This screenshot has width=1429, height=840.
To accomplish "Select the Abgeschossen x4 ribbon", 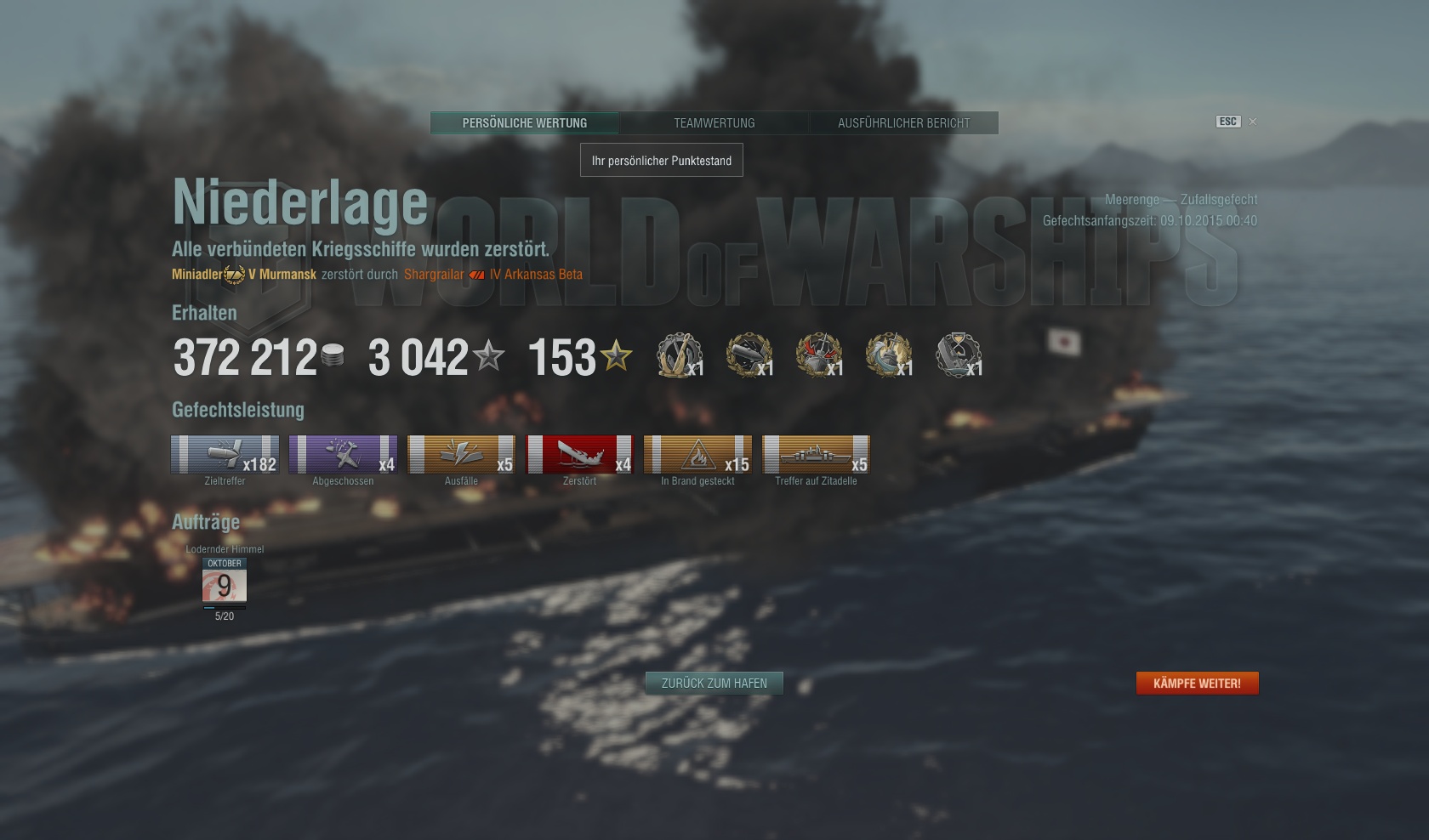I will [x=343, y=454].
